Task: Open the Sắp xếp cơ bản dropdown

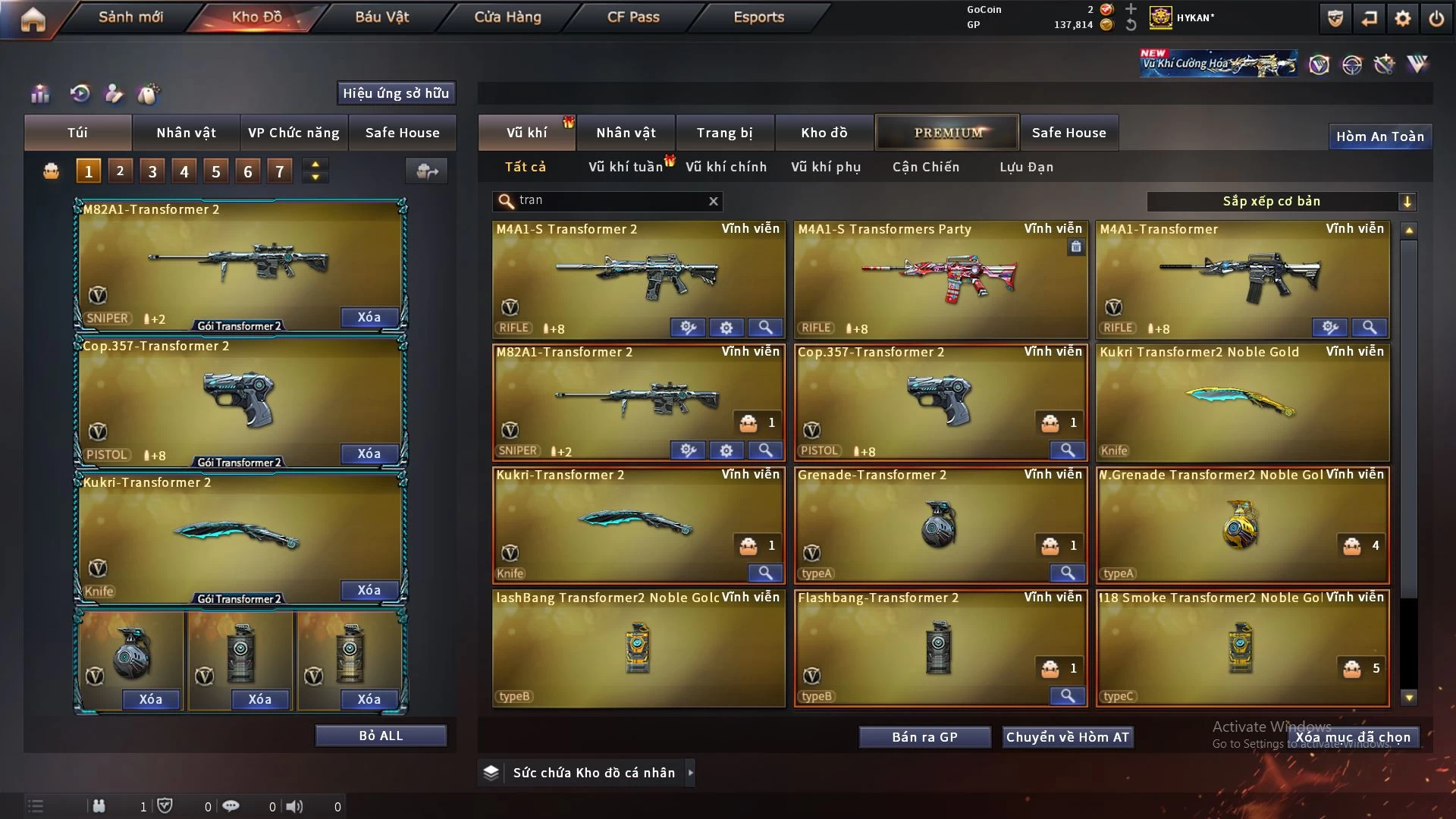Action: (1281, 201)
